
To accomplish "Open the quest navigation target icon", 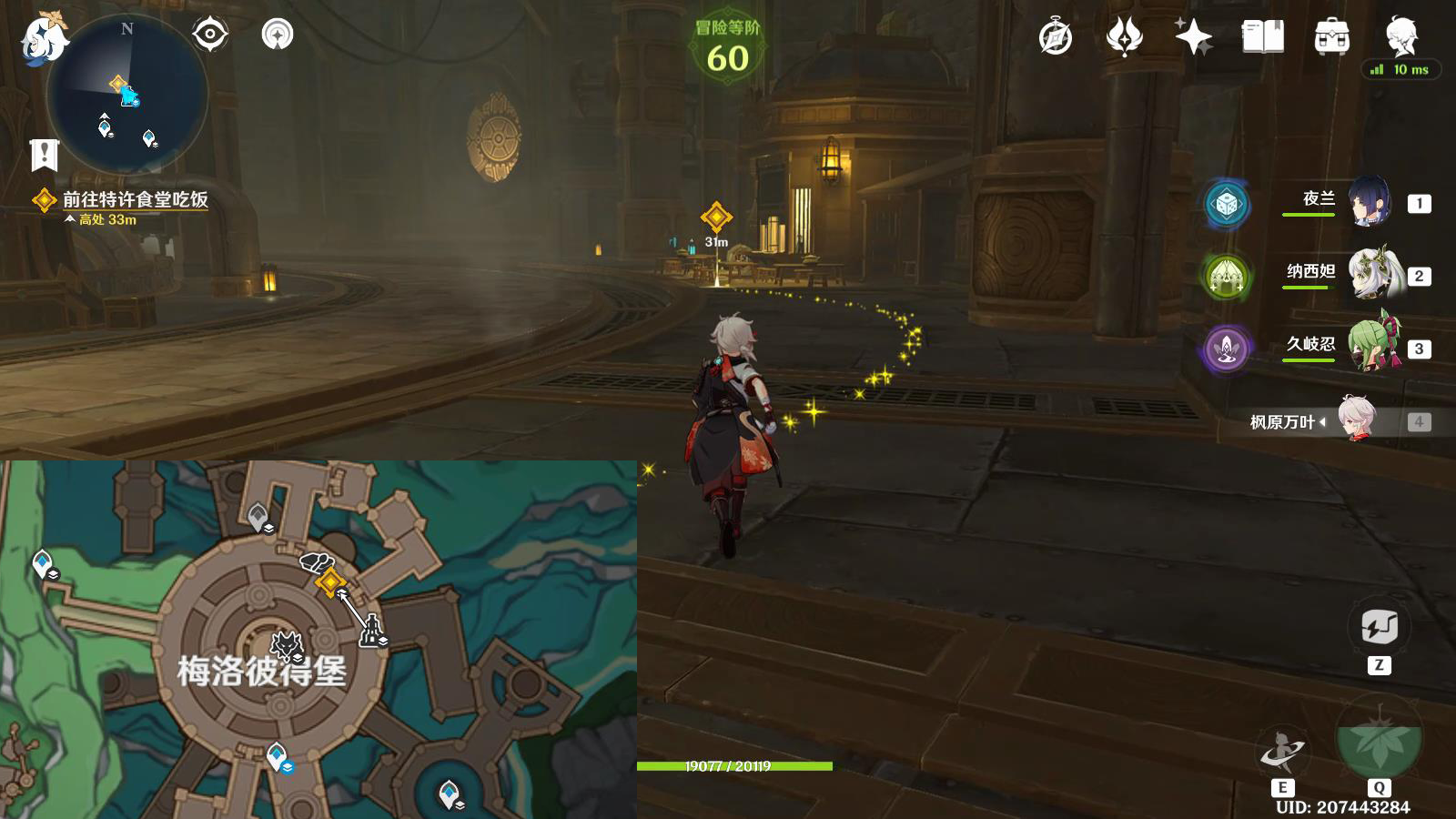I will coord(209,35).
